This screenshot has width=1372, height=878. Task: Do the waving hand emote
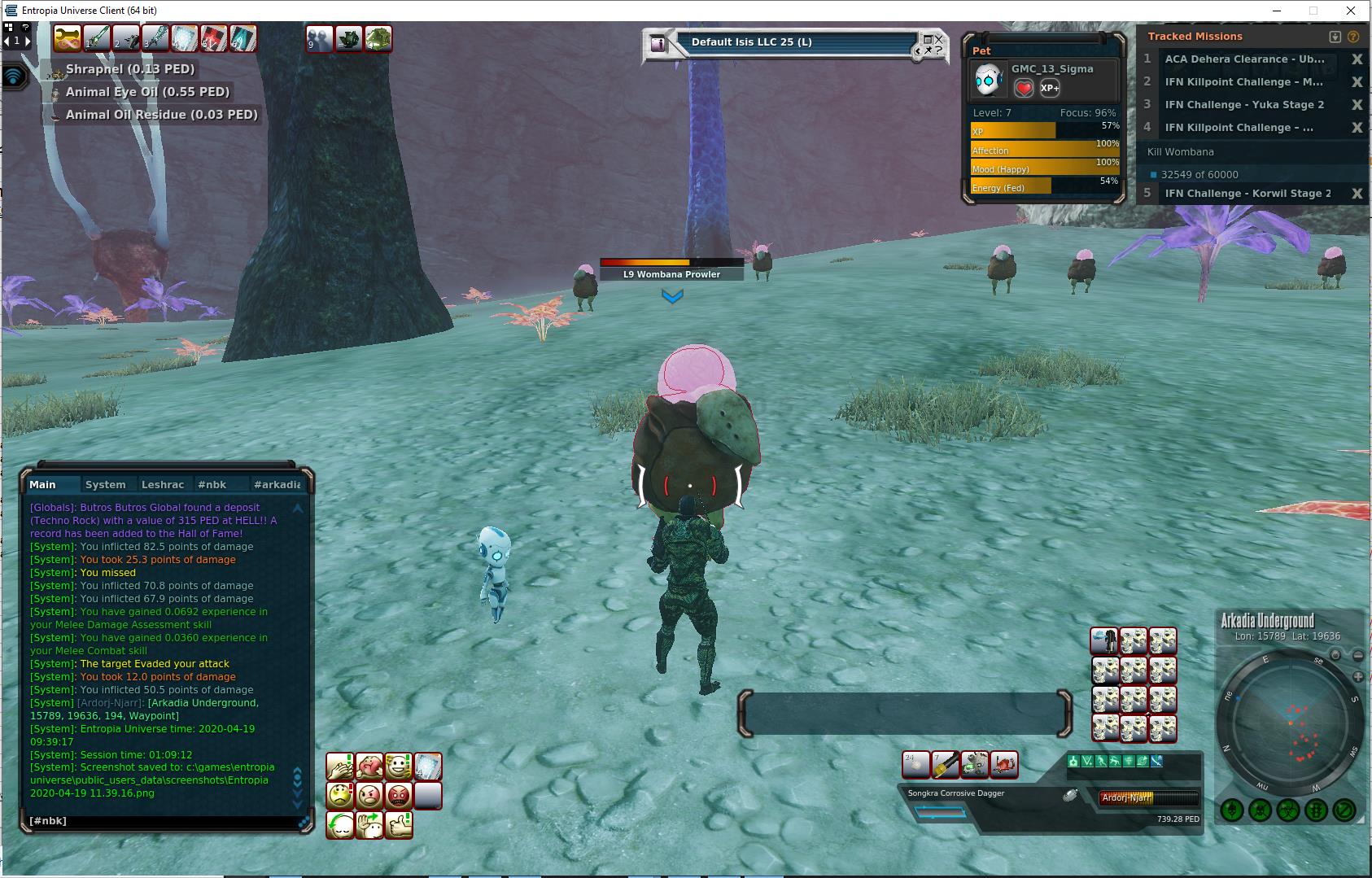coord(369,824)
